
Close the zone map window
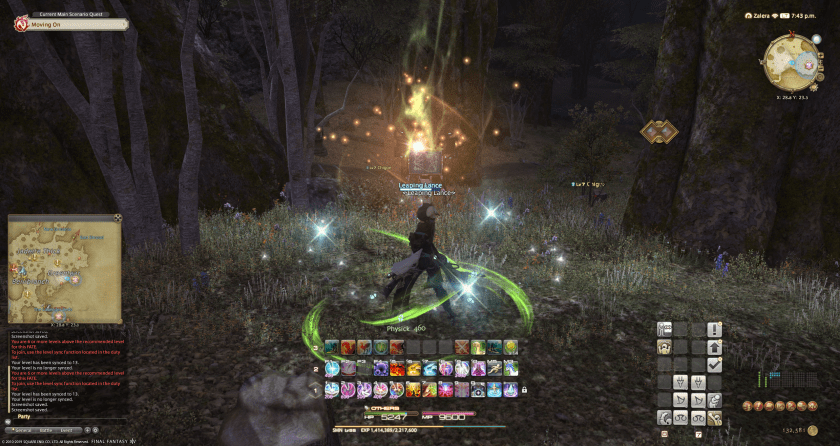117,217
